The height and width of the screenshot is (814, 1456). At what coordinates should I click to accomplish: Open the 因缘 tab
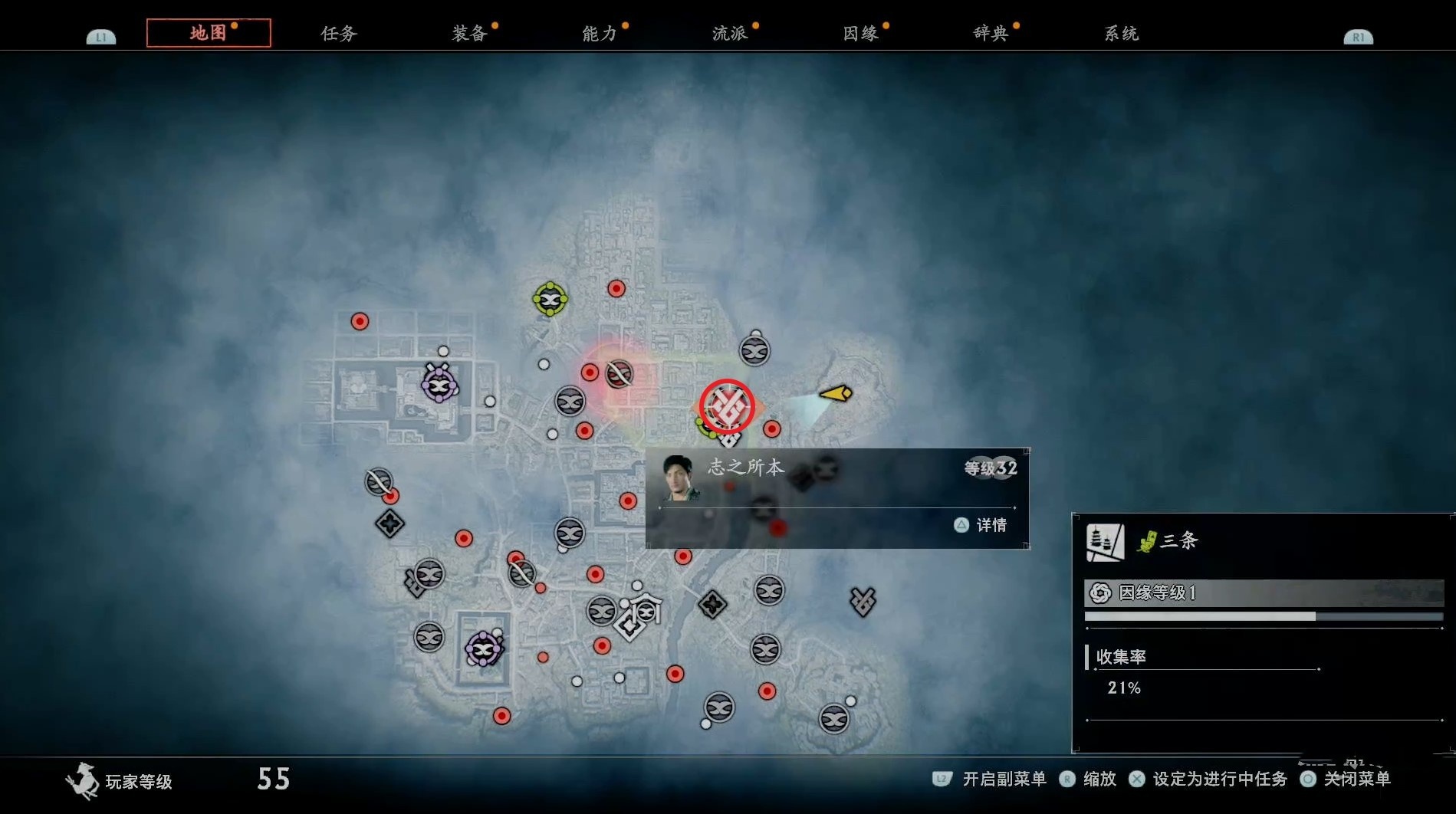[x=860, y=34]
